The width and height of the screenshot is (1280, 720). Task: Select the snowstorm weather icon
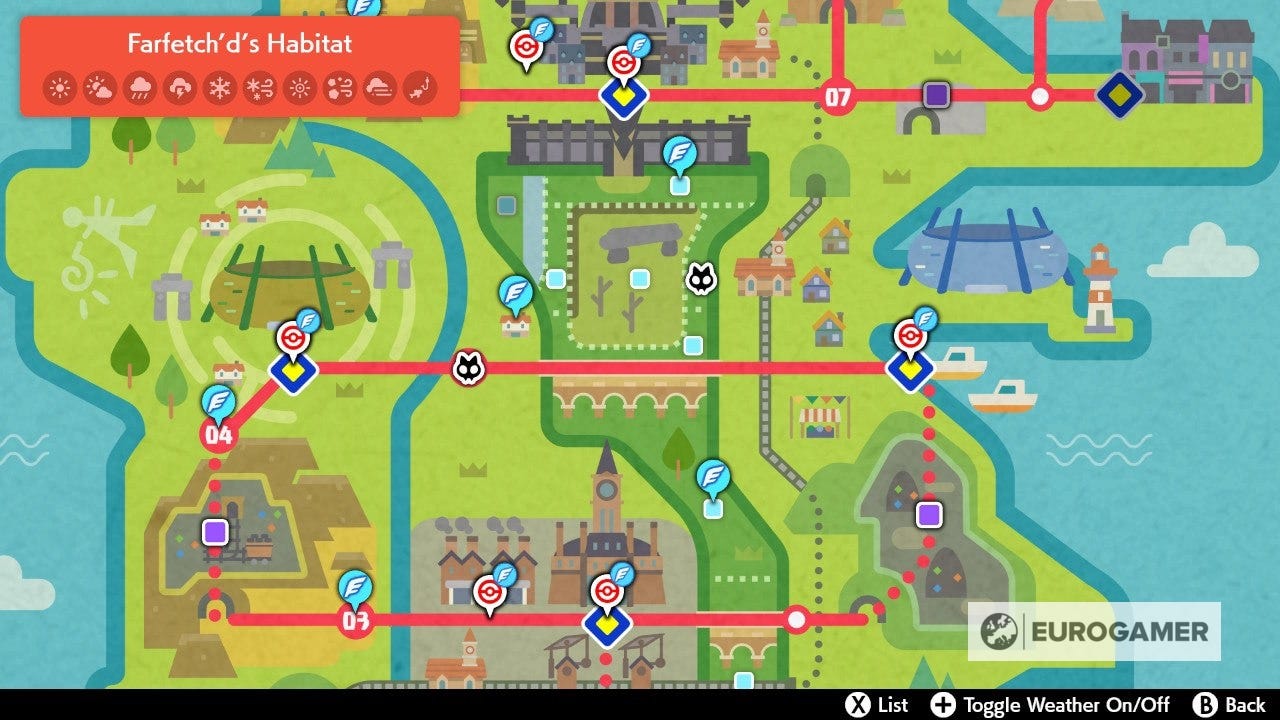point(259,86)
